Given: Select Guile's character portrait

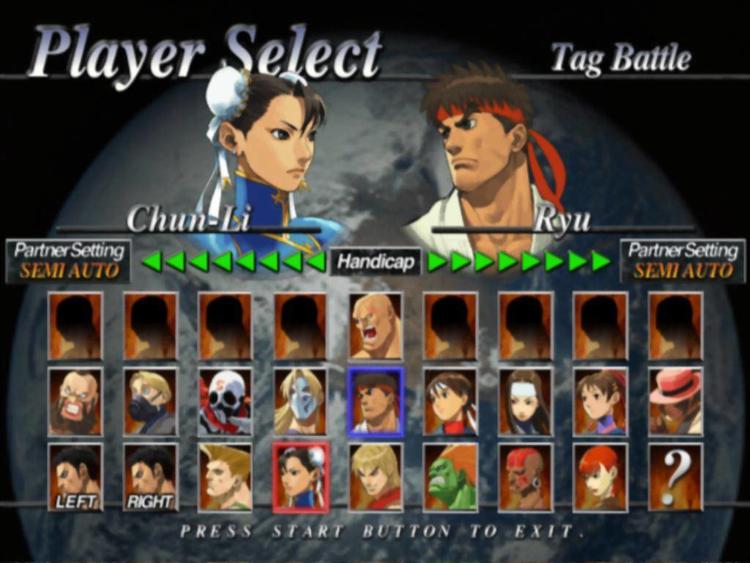Looking at the screenshot, I should [225, 476].
